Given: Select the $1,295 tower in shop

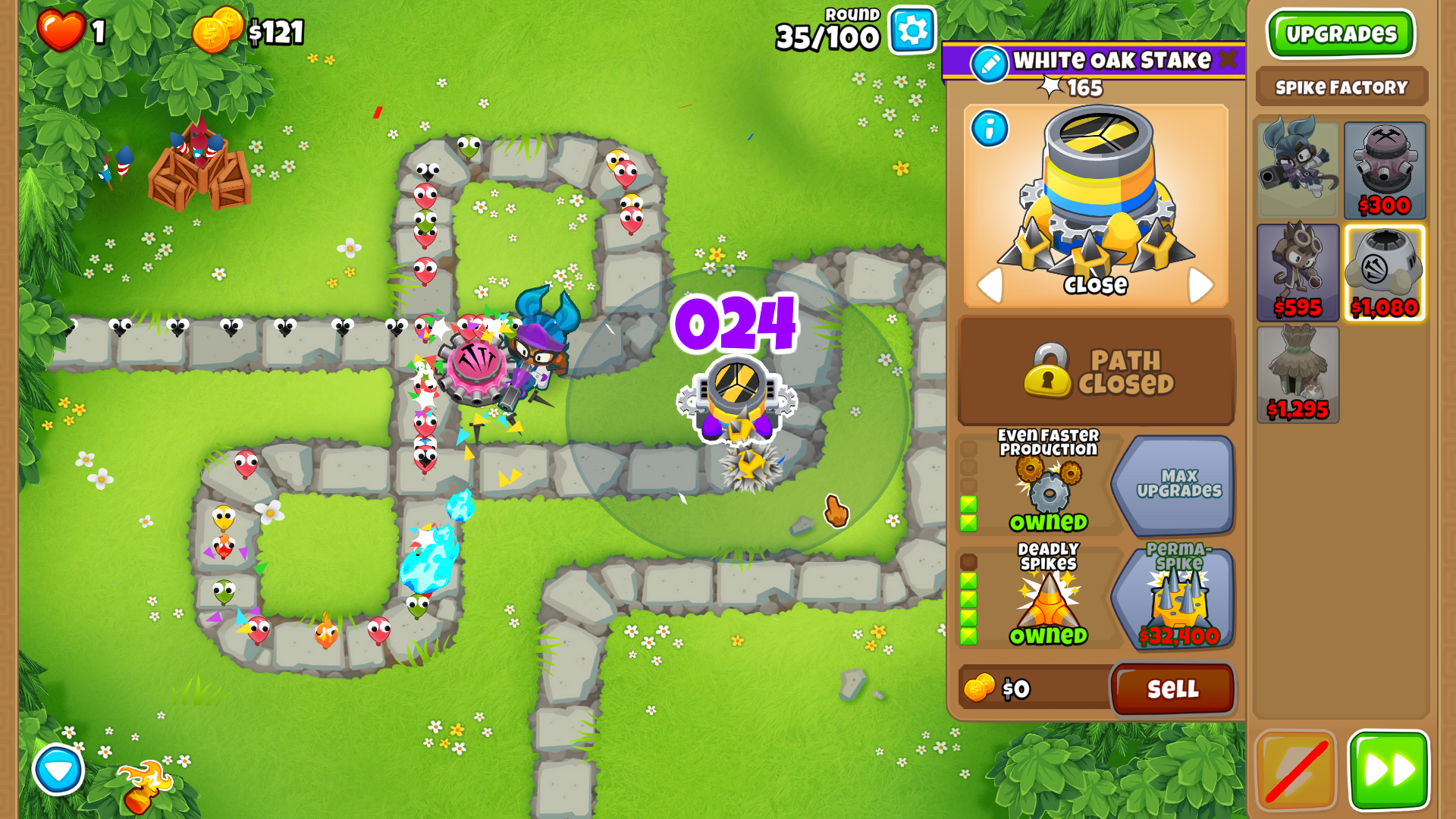Looking at the screenshot, I should [x=1298, y=374].
